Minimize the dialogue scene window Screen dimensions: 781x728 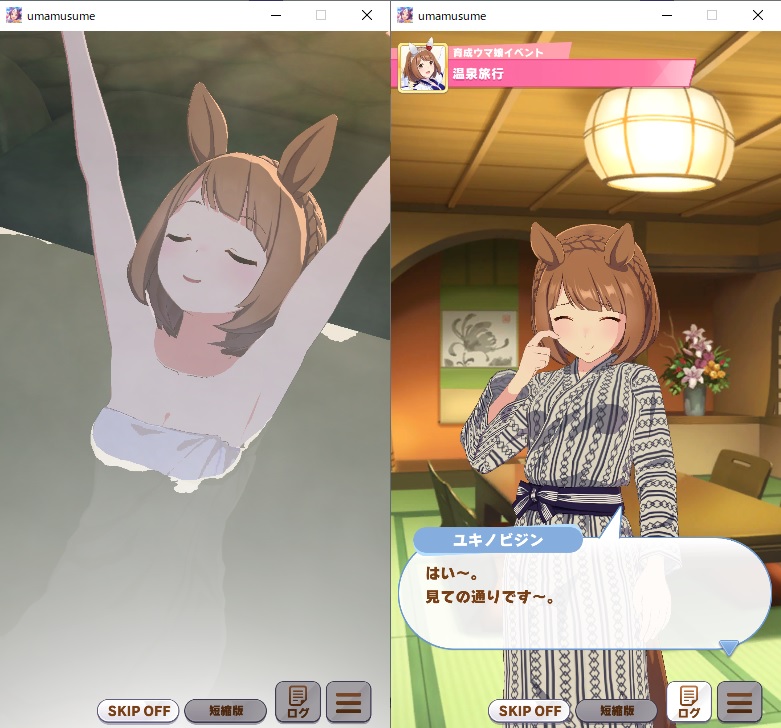click(x=666, y=15)
